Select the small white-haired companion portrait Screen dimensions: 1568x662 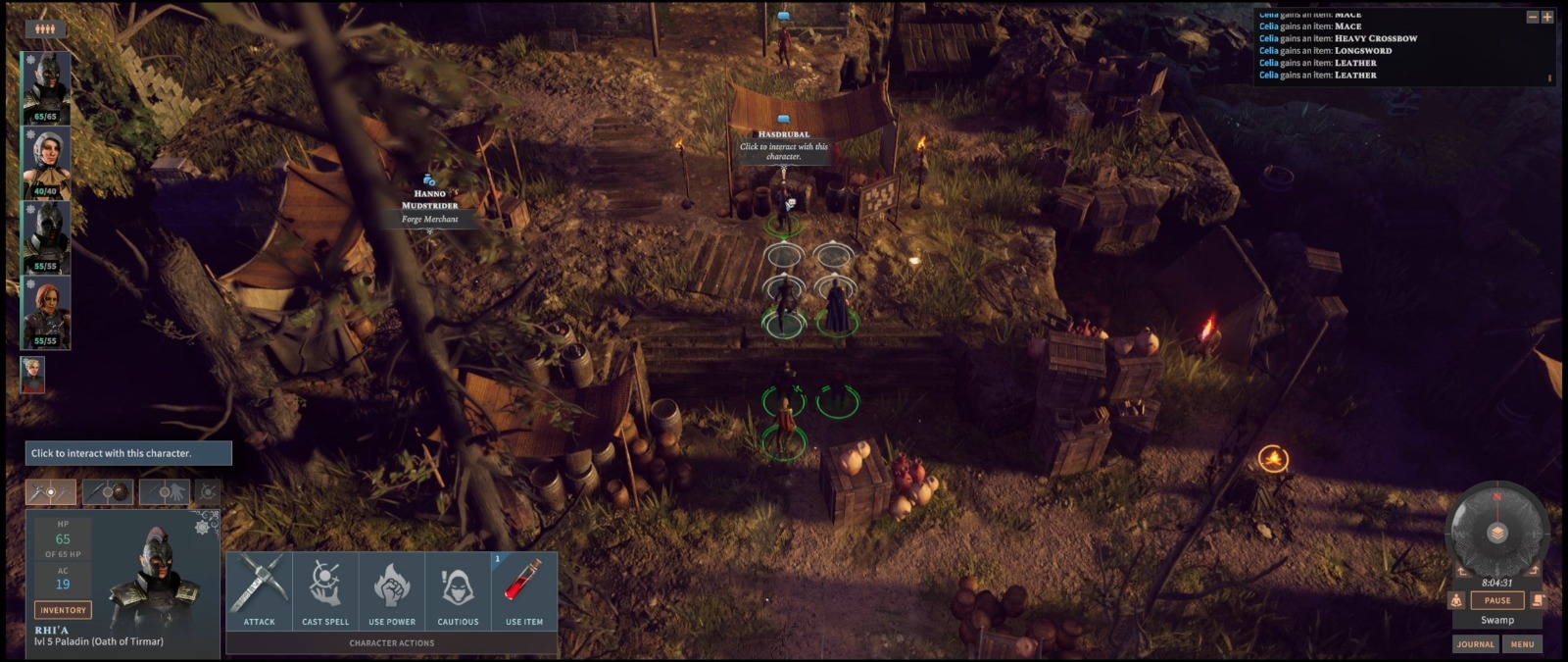[x=33, y=374]
